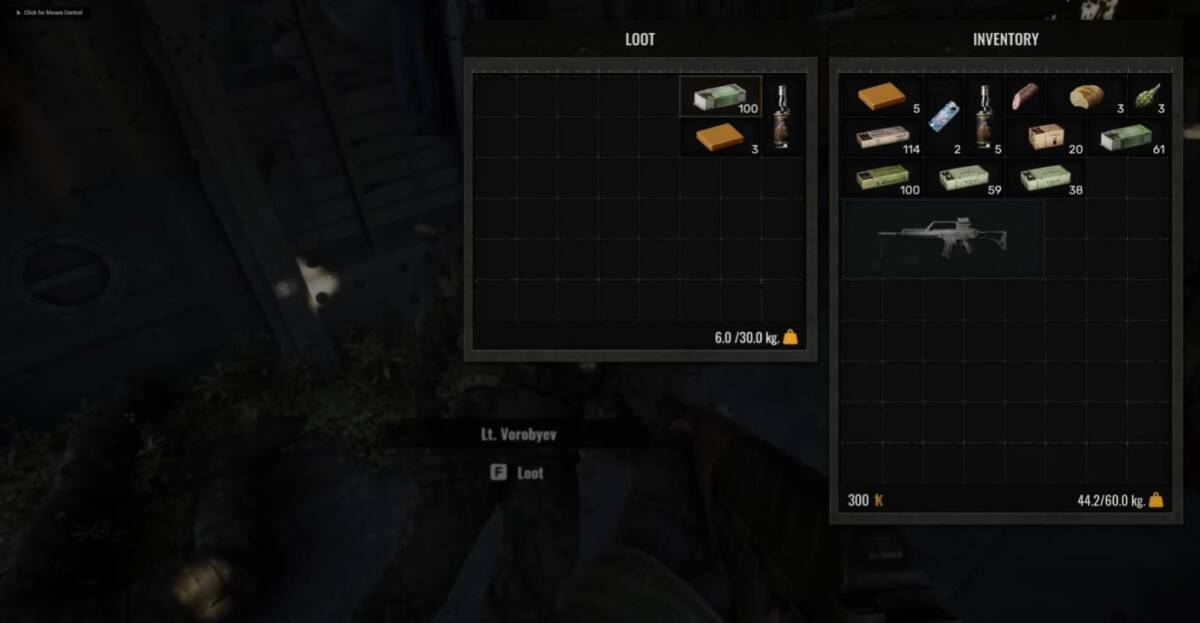Select the tan ammo box of 20

(1046, 136)
